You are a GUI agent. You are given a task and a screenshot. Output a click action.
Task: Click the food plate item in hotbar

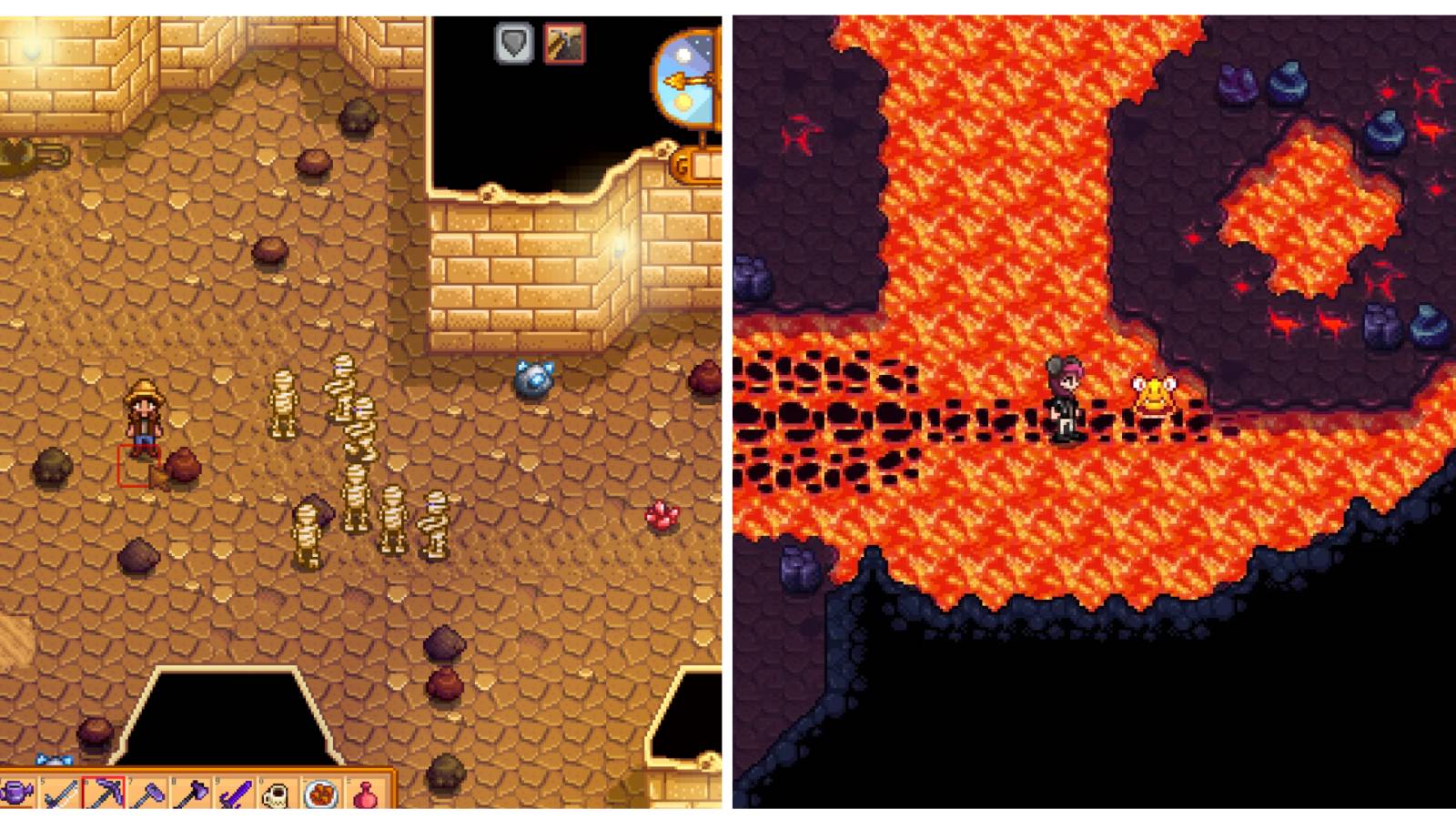pos(320,795)
